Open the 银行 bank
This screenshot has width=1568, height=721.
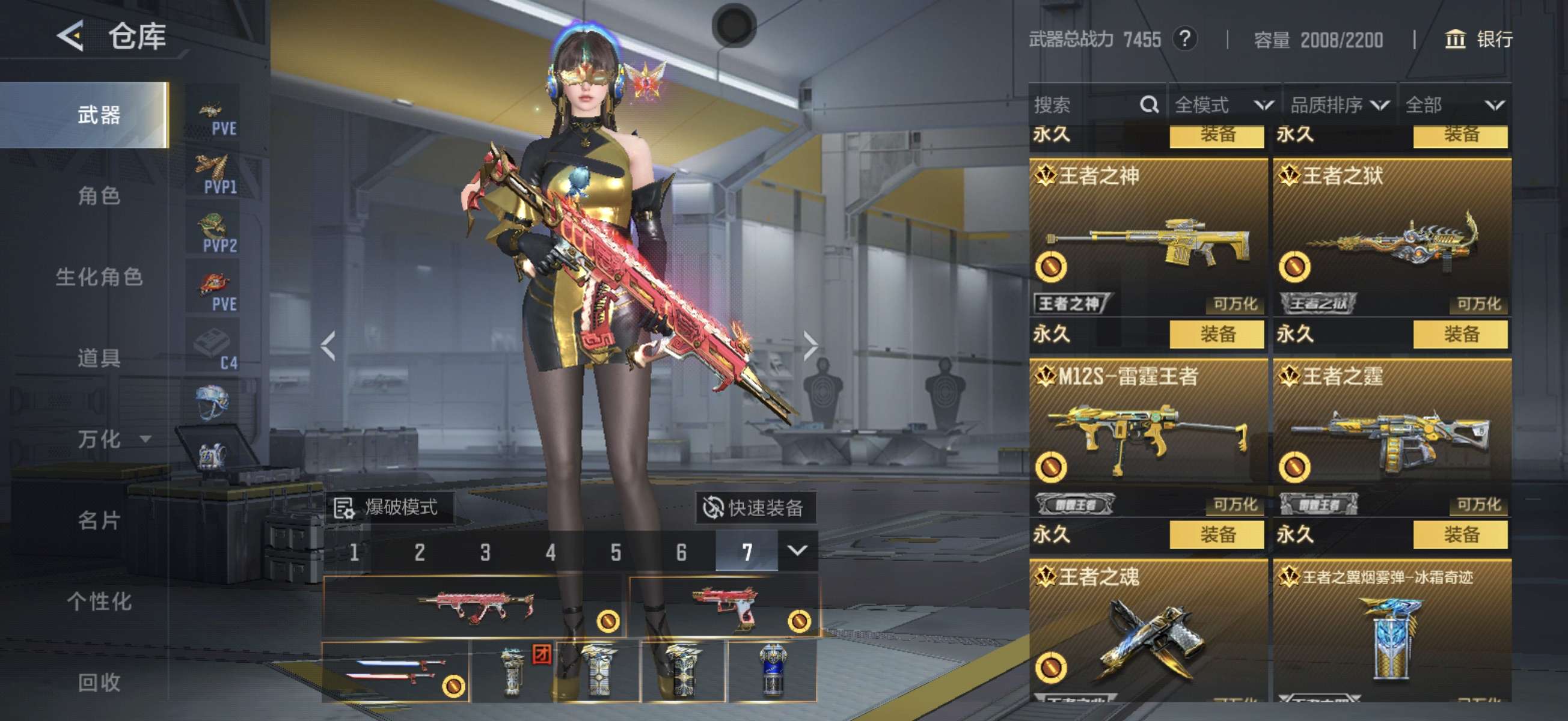click(x=1479, y=40)
